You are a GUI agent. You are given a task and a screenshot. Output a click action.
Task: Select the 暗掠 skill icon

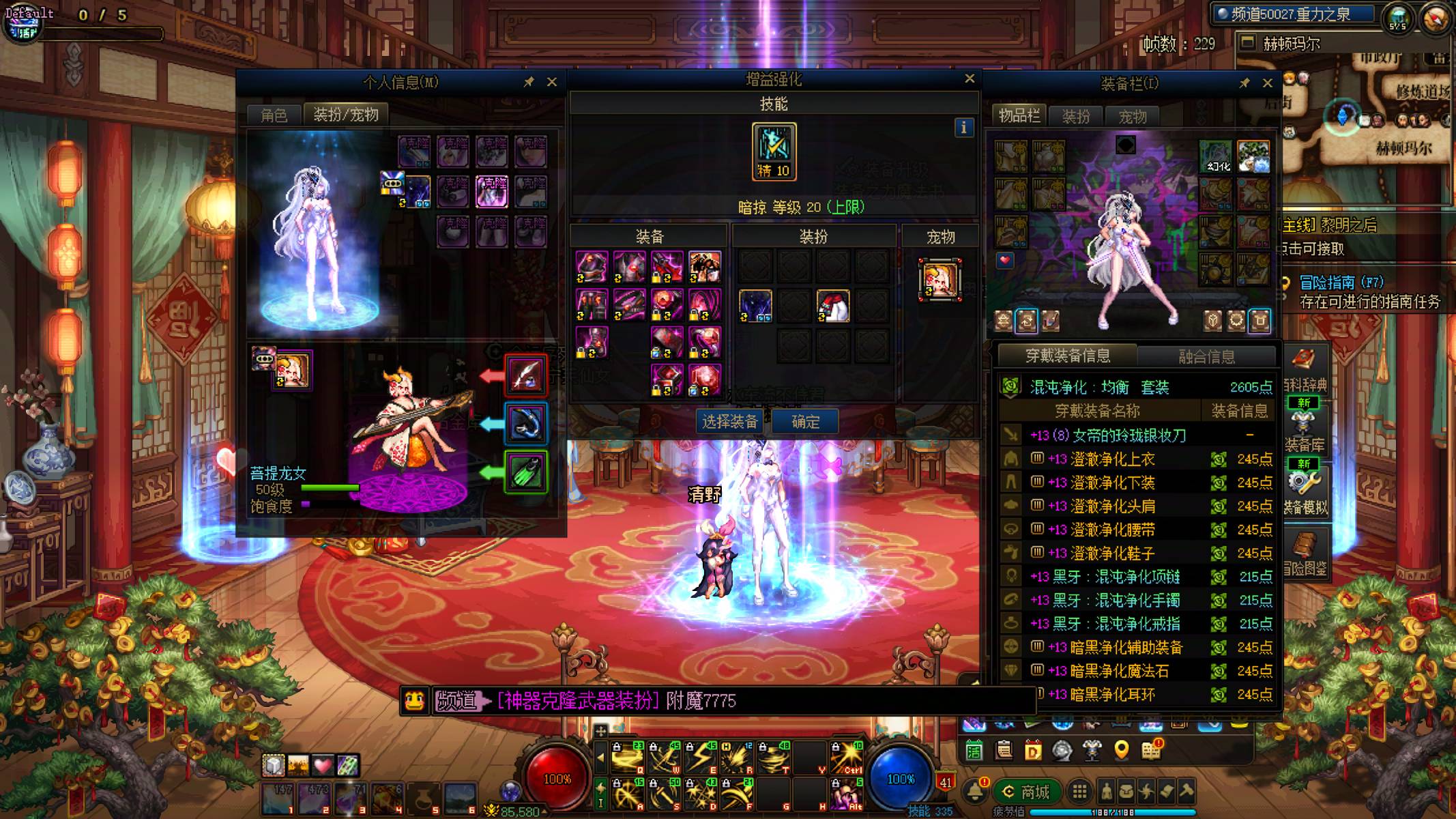click(774, 152)
